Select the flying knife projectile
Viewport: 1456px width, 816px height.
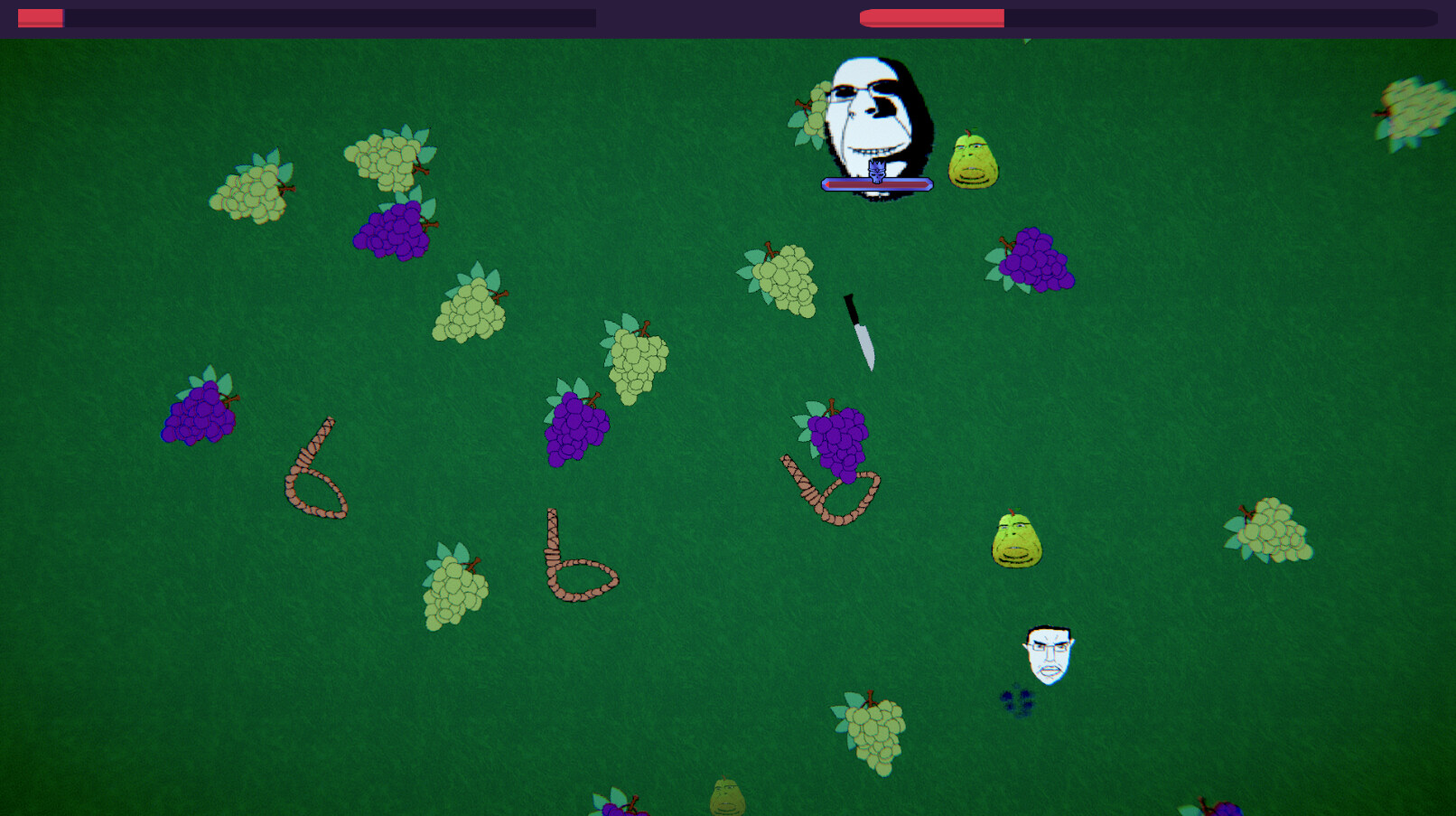point(858,330)
